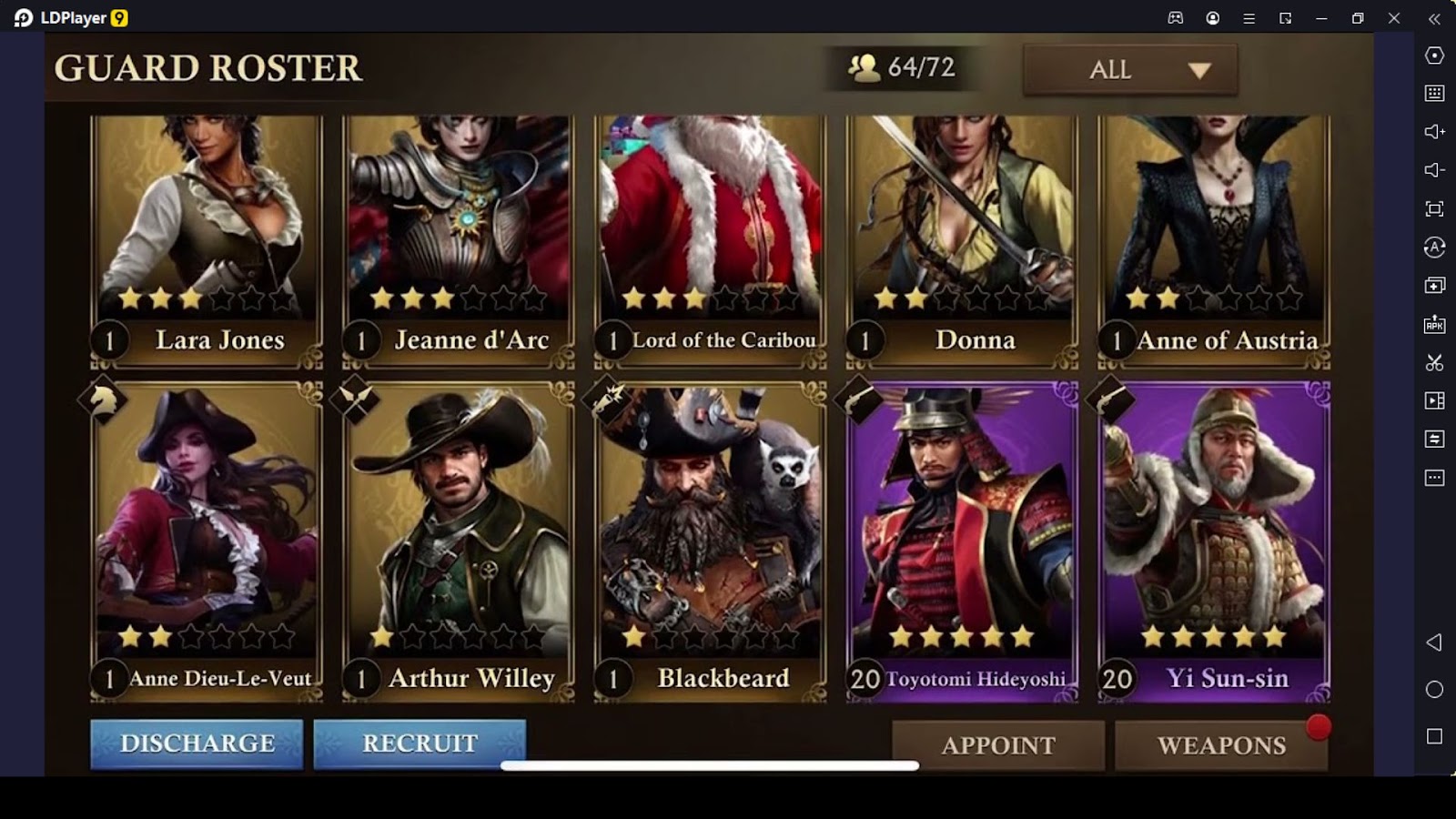1456x819 pixels.
Task: Open the Weapons menu
Action: click(x=1221, y=745)
